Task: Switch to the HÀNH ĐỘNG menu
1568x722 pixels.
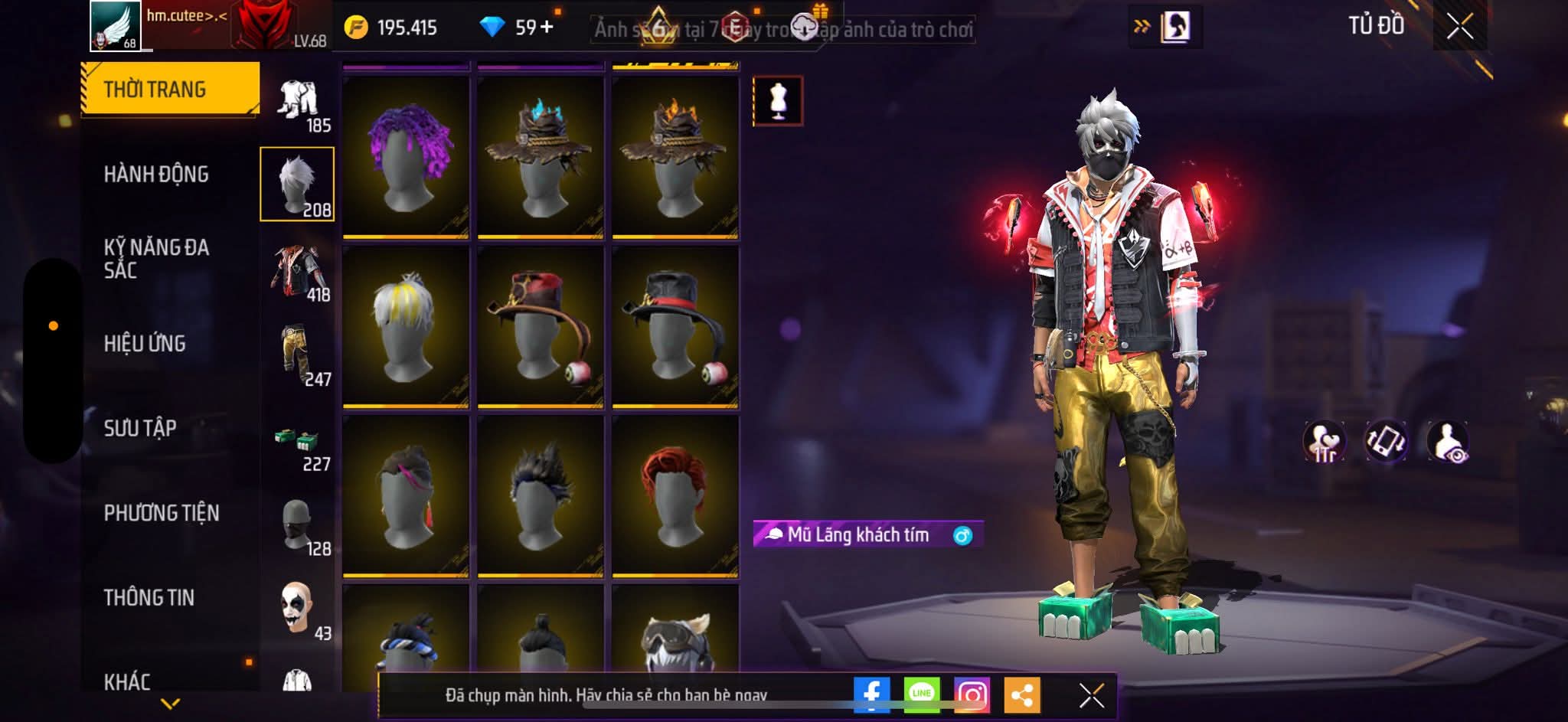Action: point(156,175)
